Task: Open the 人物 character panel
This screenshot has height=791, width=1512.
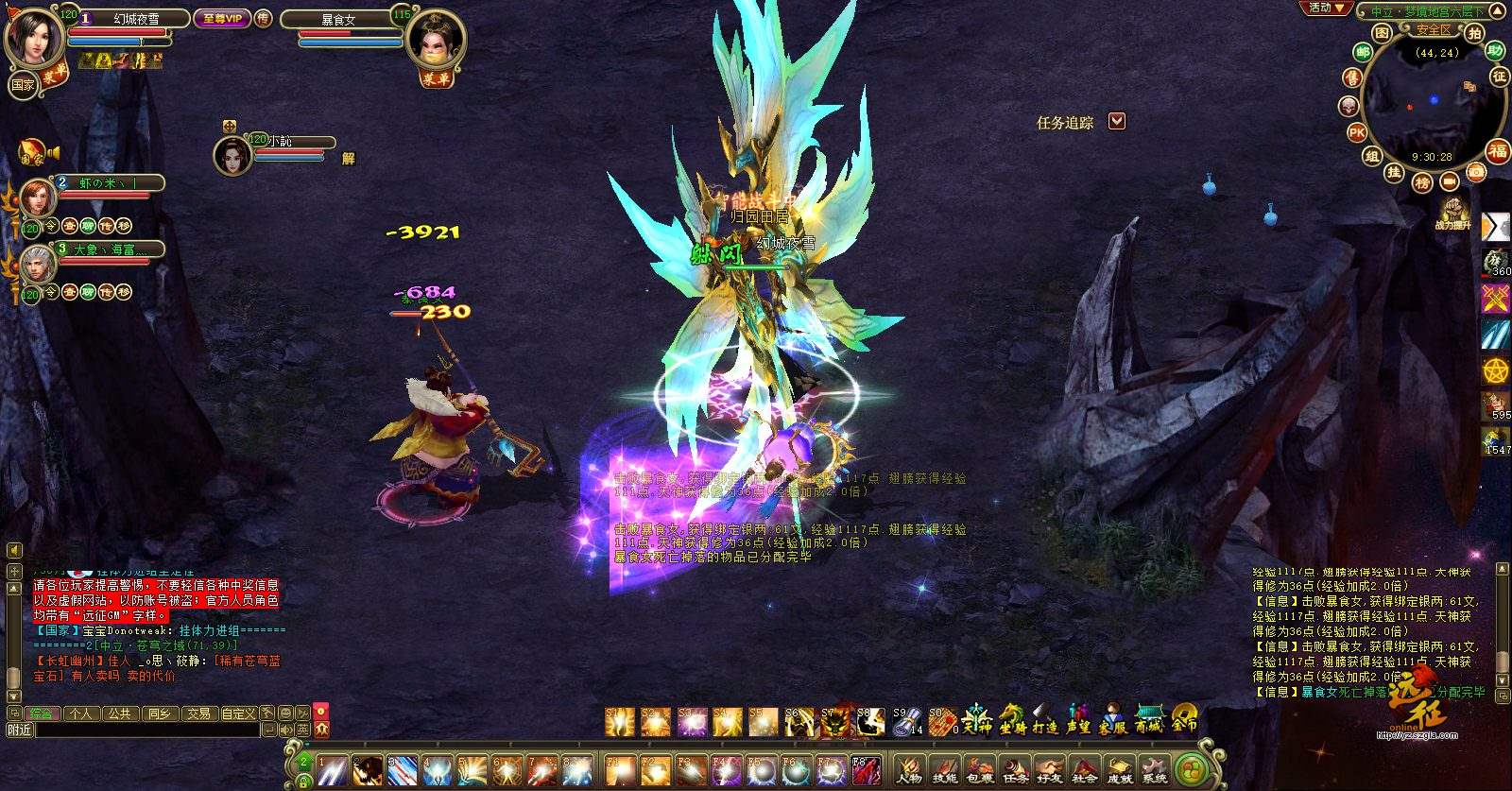Action: click(909, 769)
